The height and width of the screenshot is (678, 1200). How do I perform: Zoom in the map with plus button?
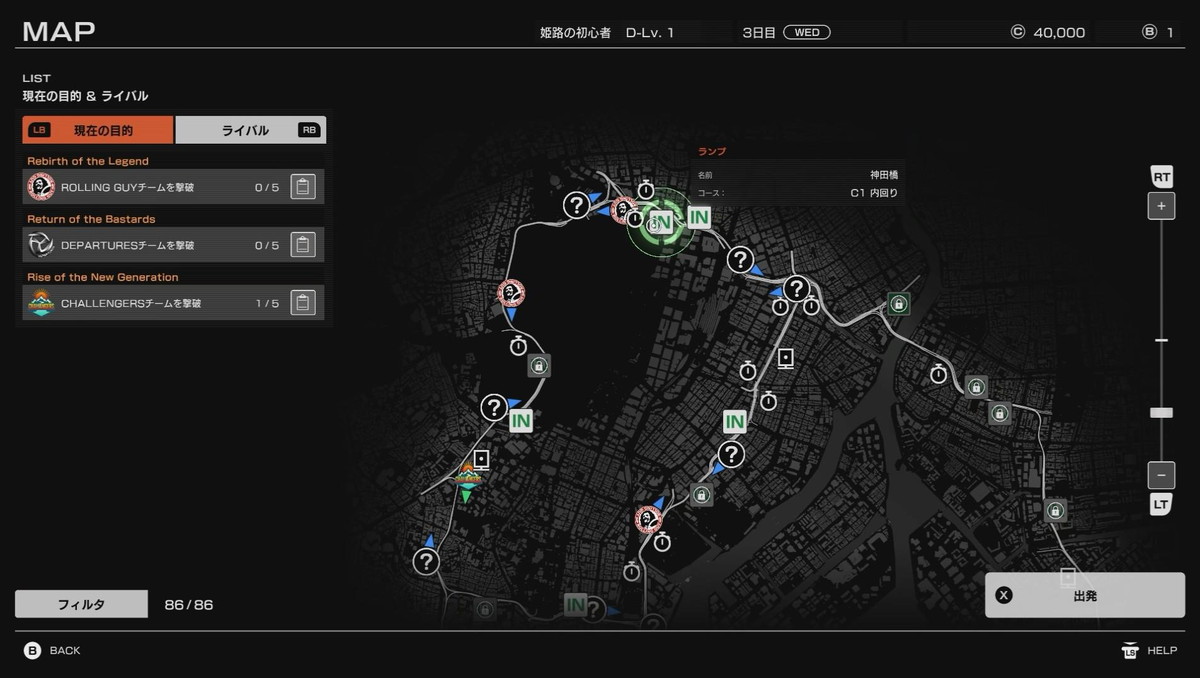(x=1161, y=207)
